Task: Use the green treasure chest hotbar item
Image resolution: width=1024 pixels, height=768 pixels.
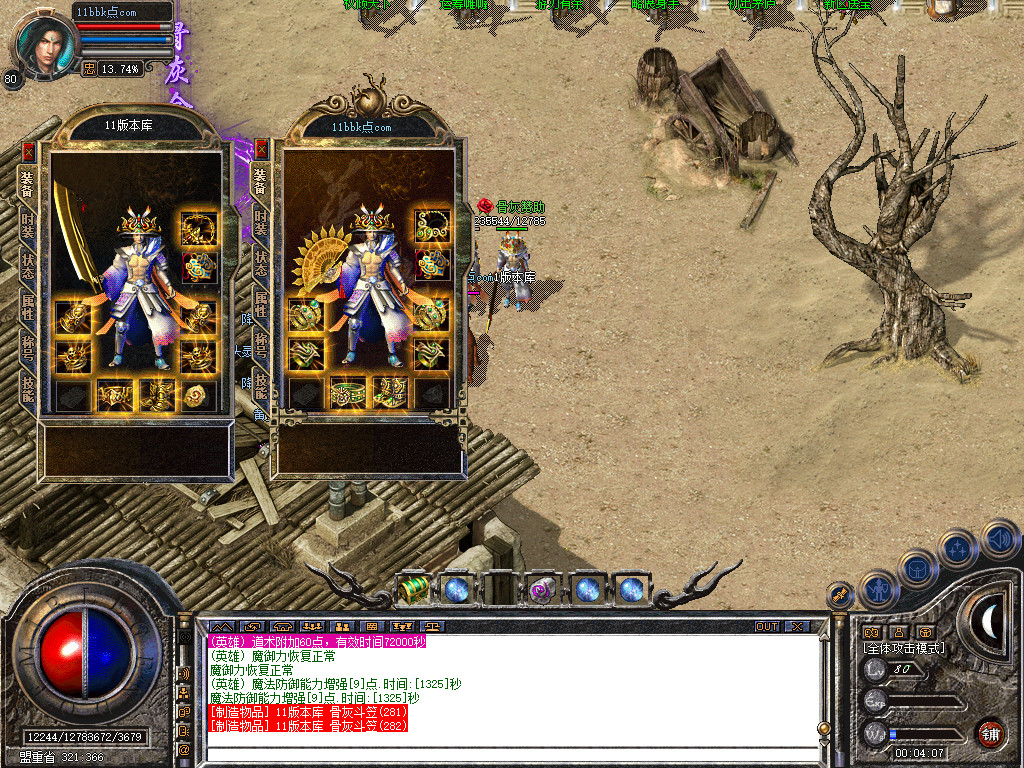Action: 412,590
